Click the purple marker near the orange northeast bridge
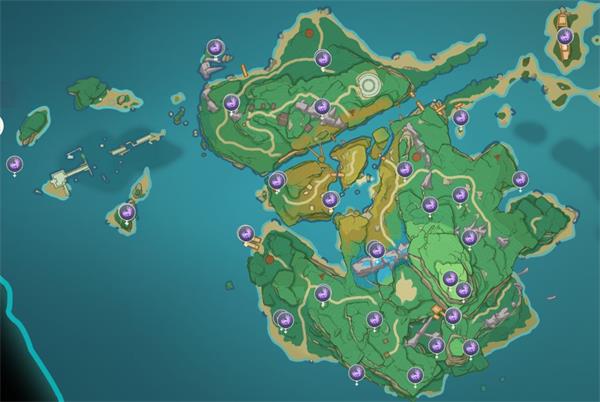 tap(460, 117)
